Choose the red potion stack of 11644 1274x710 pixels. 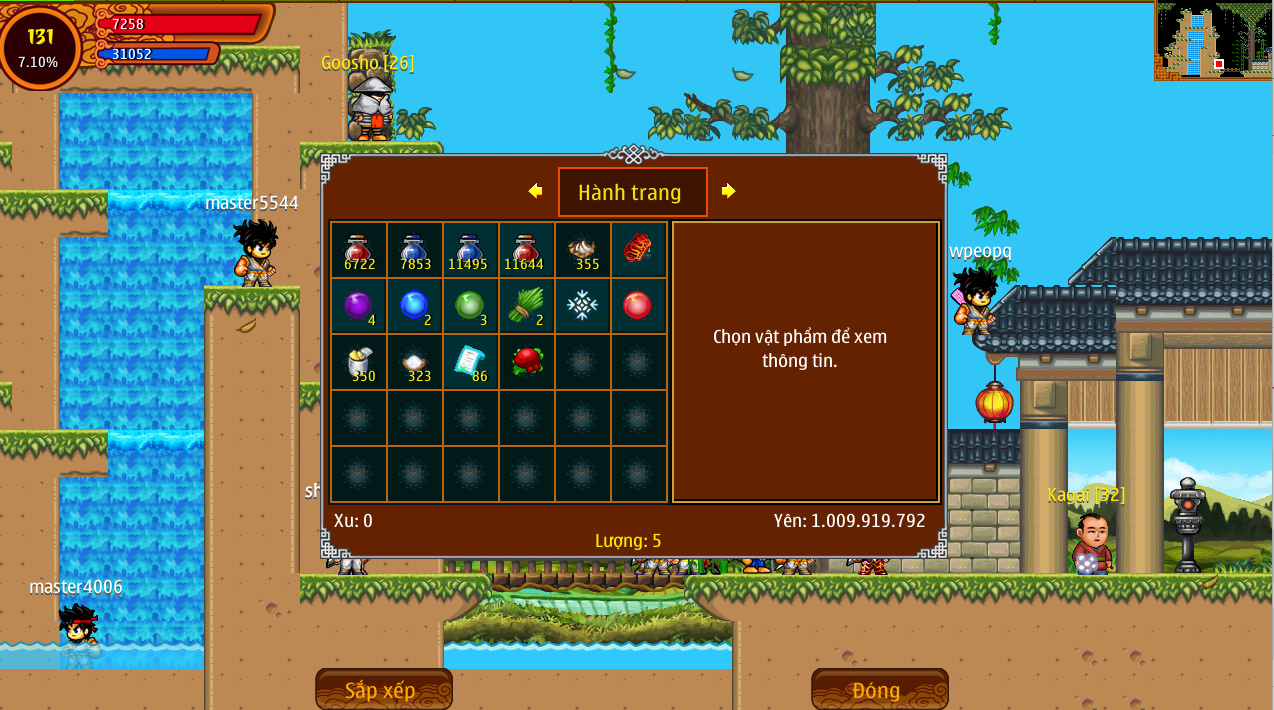click(526, 250)
